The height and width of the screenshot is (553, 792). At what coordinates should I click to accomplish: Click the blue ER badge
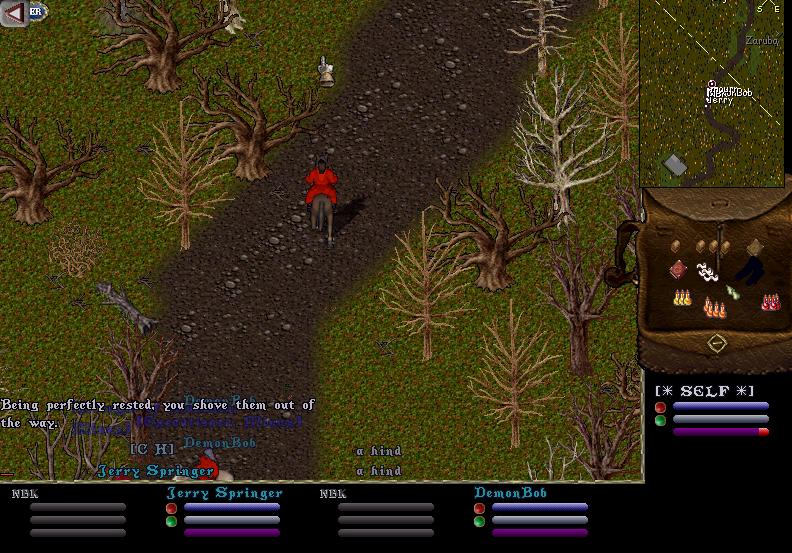pyautogui.click(x=37, y=12)
